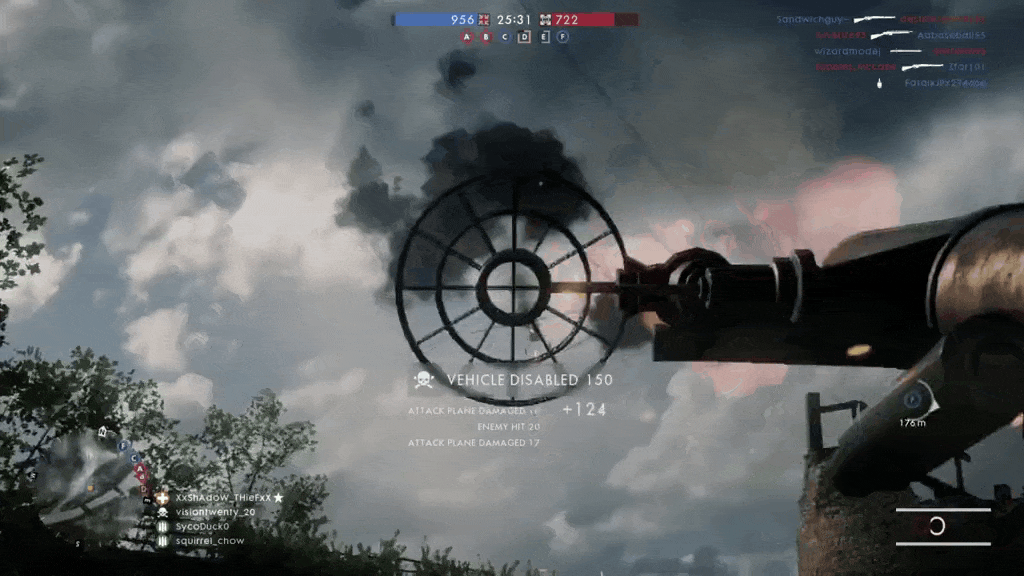Select squad member squirrel_chow
This screenshot has width=1024, height=576.
click(x=209, y=541)
